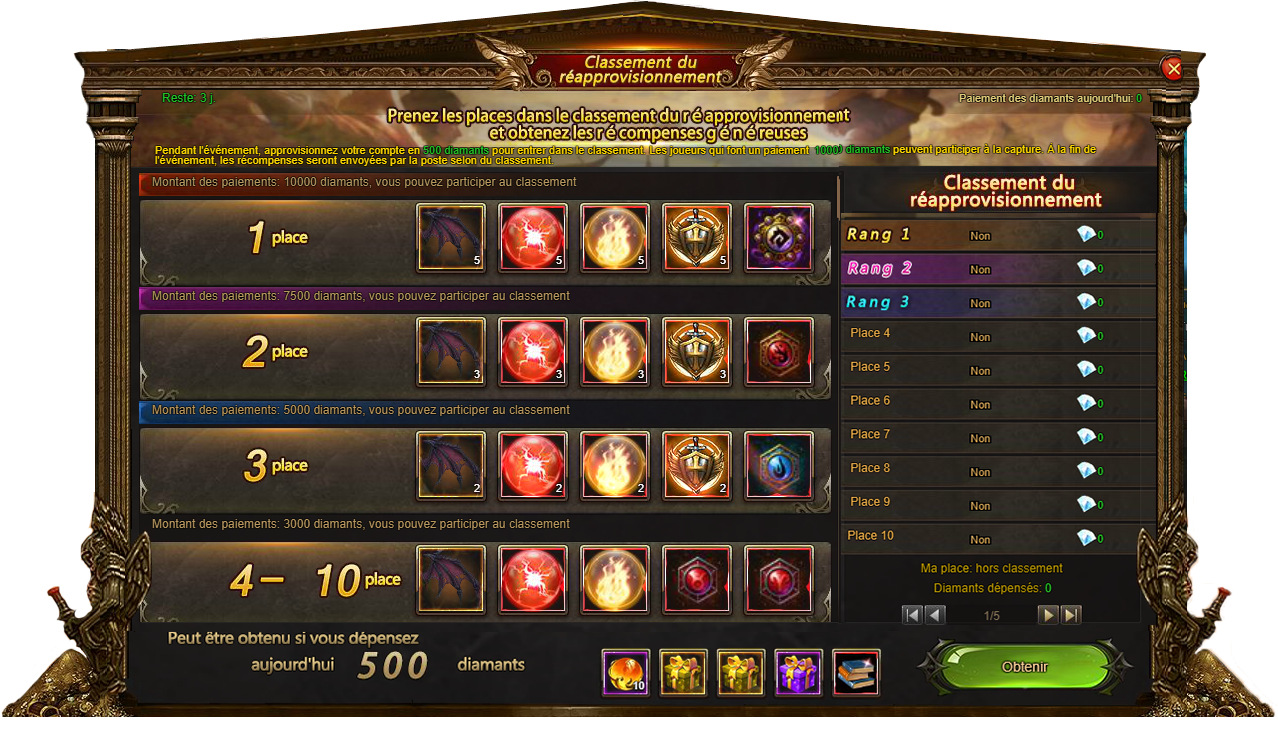This screenshot has height=739, width=1278.
Task: Go to the previous ranking page
Action: (935, 615)
